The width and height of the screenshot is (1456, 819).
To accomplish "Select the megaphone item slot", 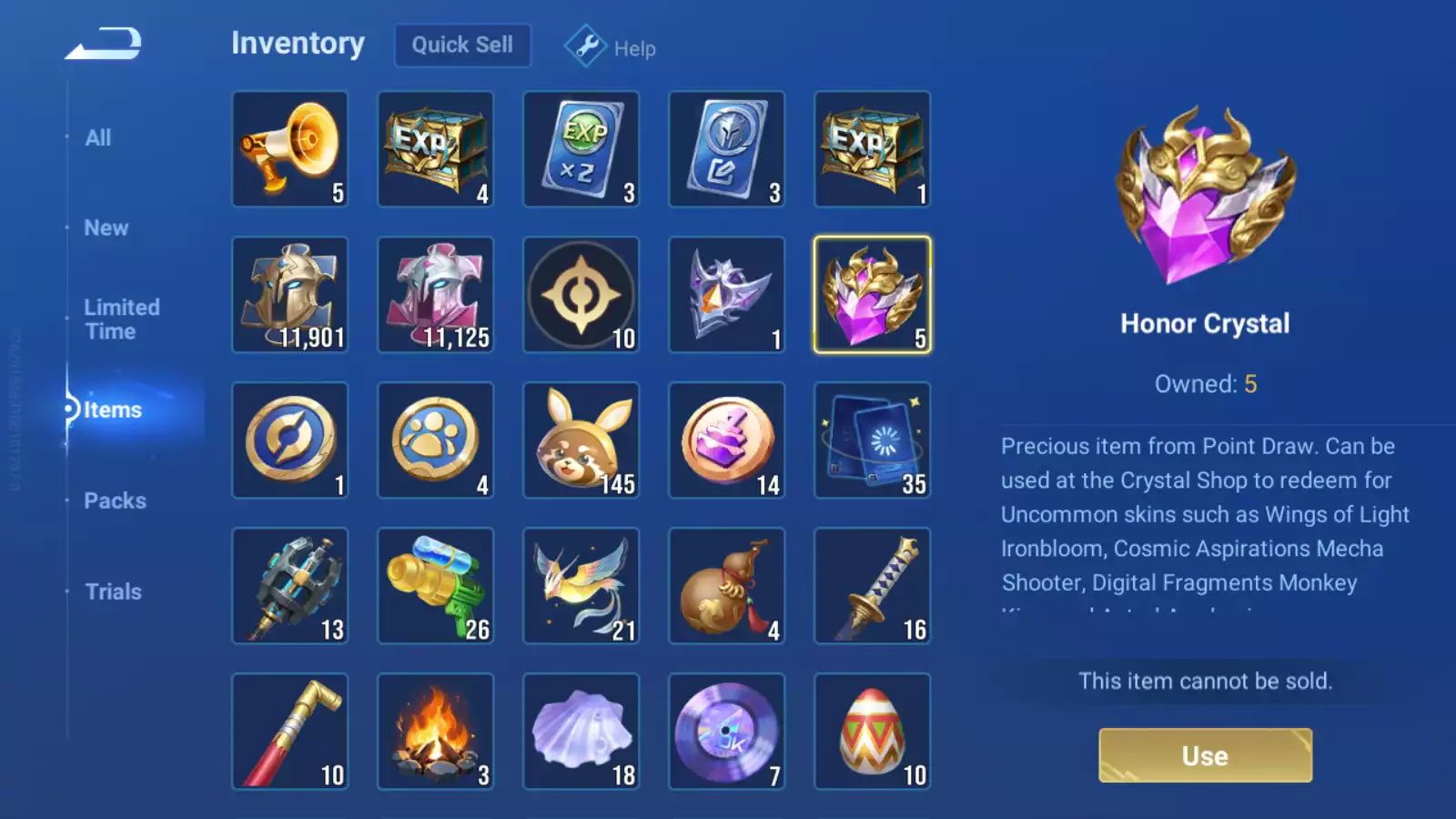I will pos(290,149).
